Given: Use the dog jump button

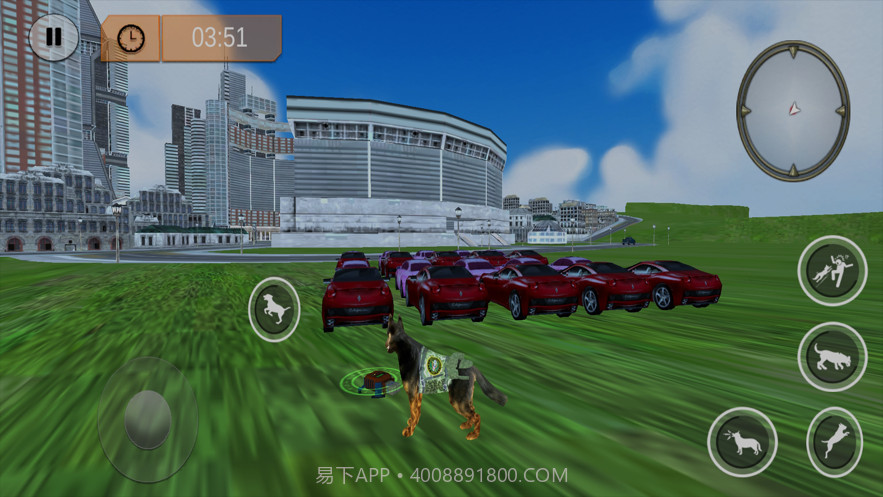Looking at the screenshot, I should pos(834,441).
